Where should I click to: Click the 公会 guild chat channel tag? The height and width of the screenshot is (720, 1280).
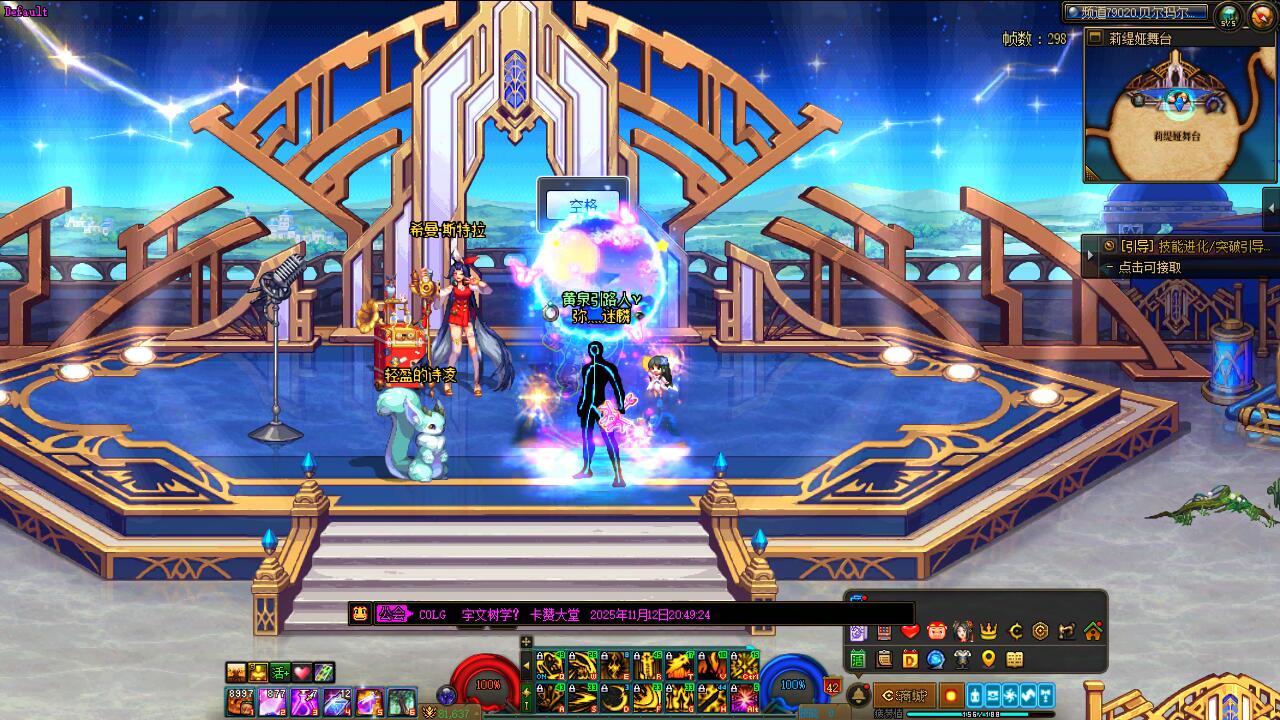click(391, 614)
